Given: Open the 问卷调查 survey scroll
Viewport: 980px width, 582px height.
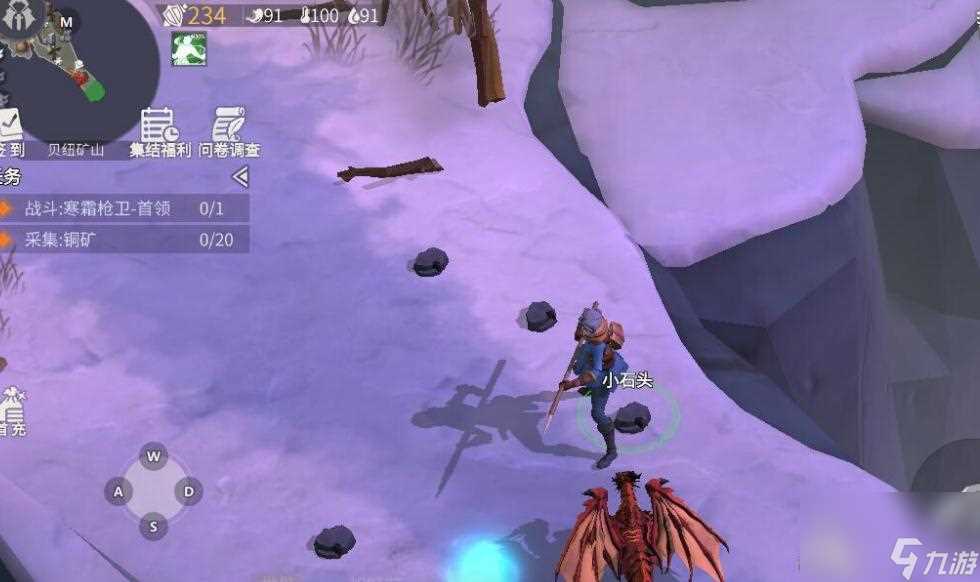Looking at the screenshot, I should pos(229,132).
